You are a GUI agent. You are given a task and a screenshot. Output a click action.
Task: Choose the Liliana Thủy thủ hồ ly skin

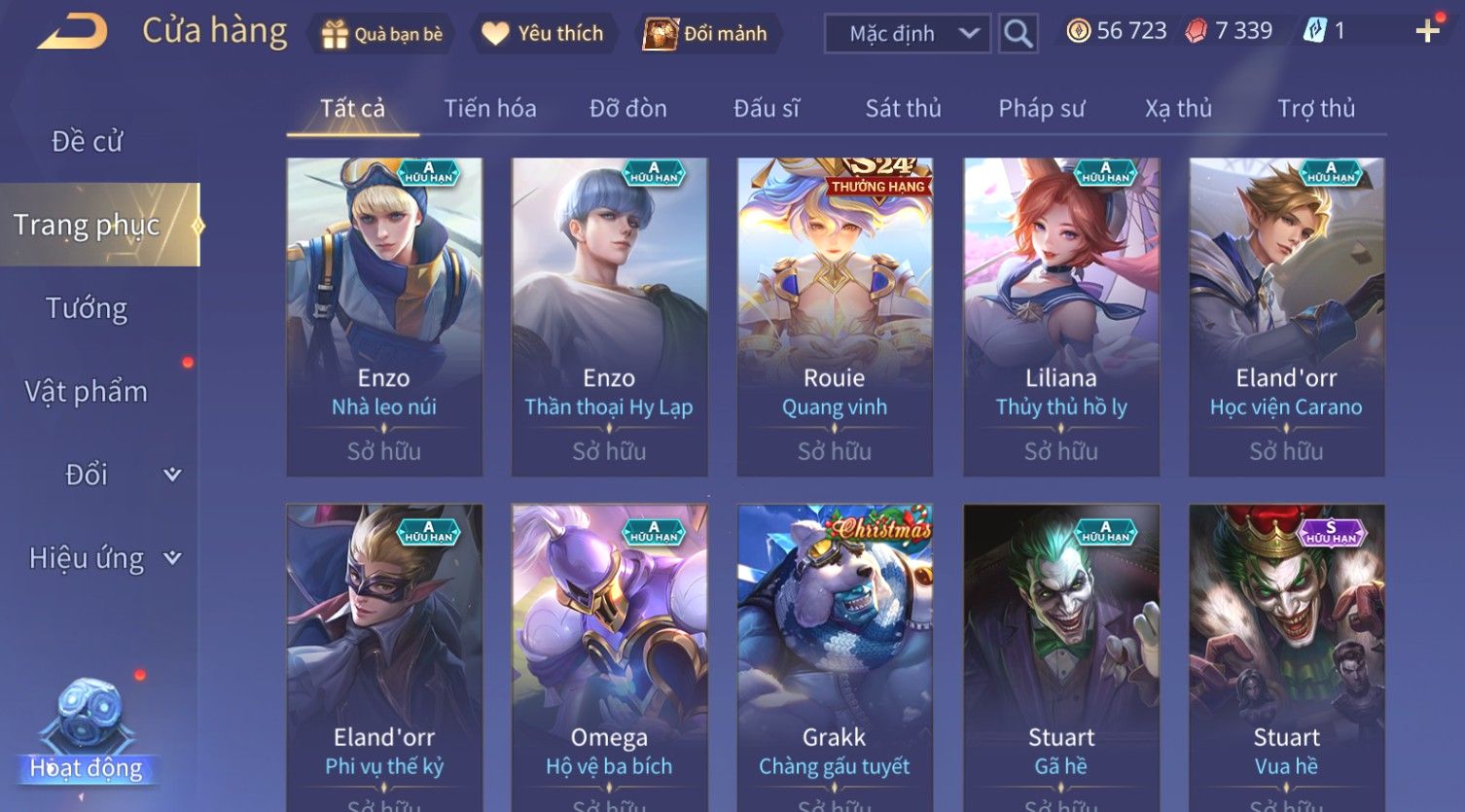1061,316
